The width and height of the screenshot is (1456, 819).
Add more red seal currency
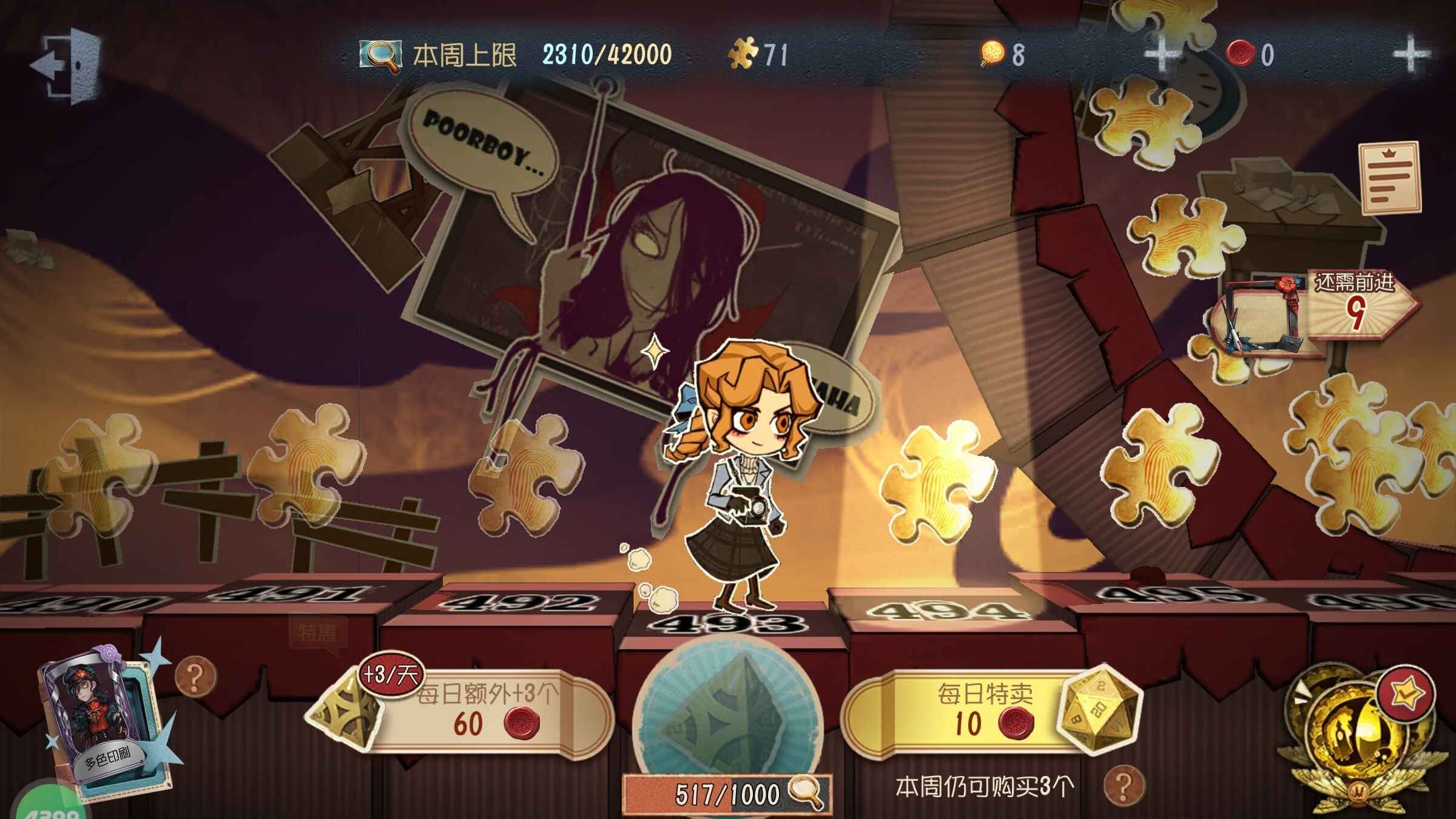(x=1410, y=55)
